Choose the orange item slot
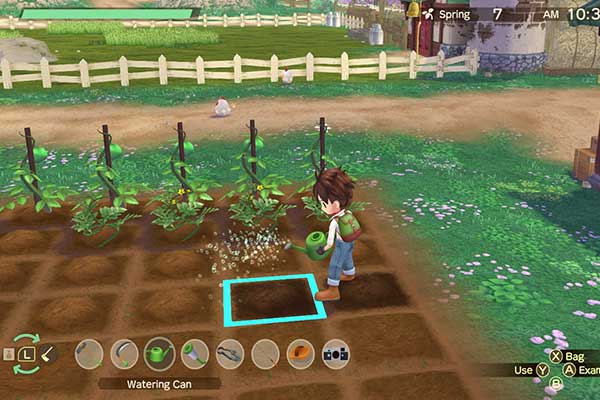The width and height of the screenshot is (600, 400). (300, 353)
